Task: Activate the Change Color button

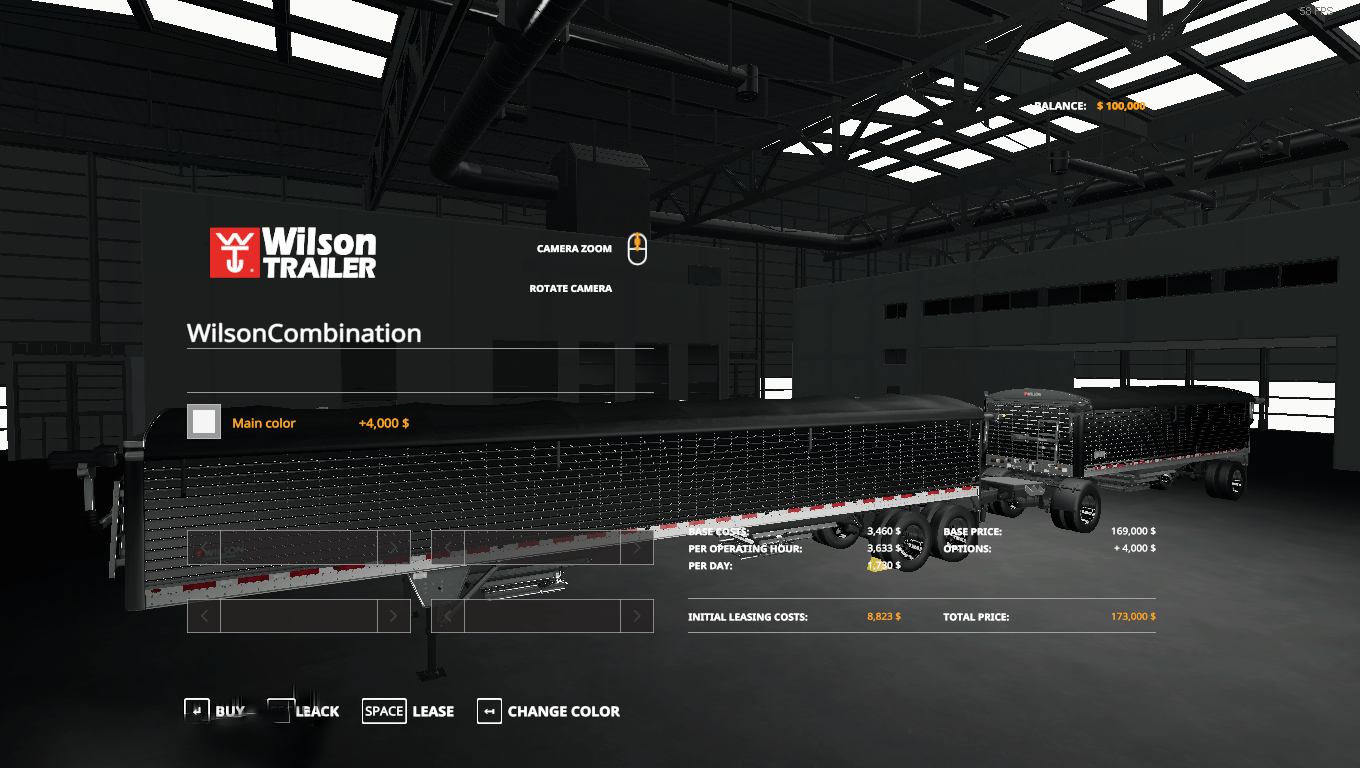Action: tap(549, 711)
